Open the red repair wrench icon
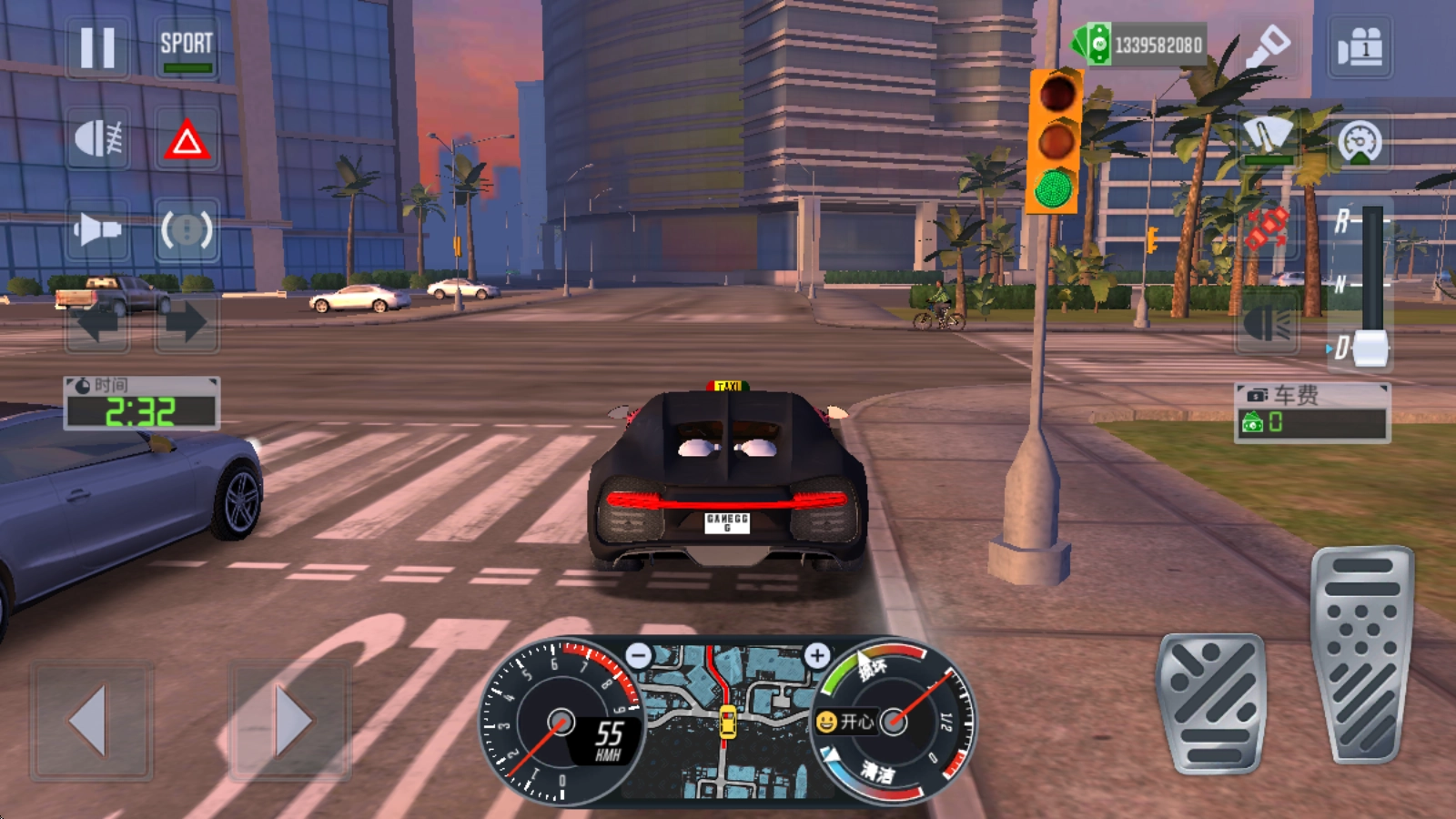Screen dimensions: 1456x819 (x=1267, y=227)
